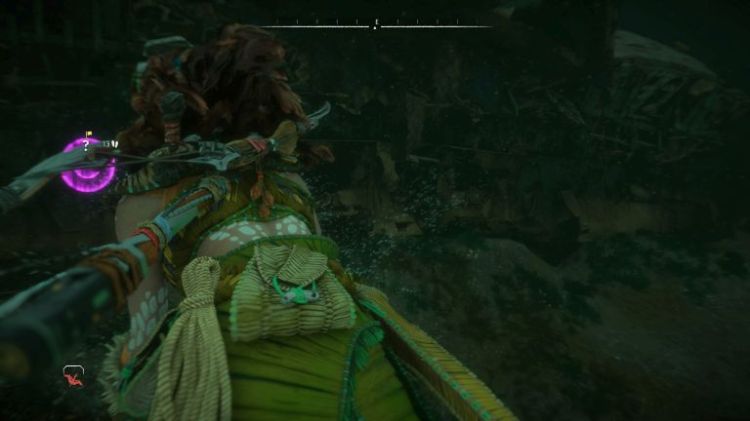This screenshot has width=750, height=421.
Task: Click the compass bar at top
Action: 376,25
